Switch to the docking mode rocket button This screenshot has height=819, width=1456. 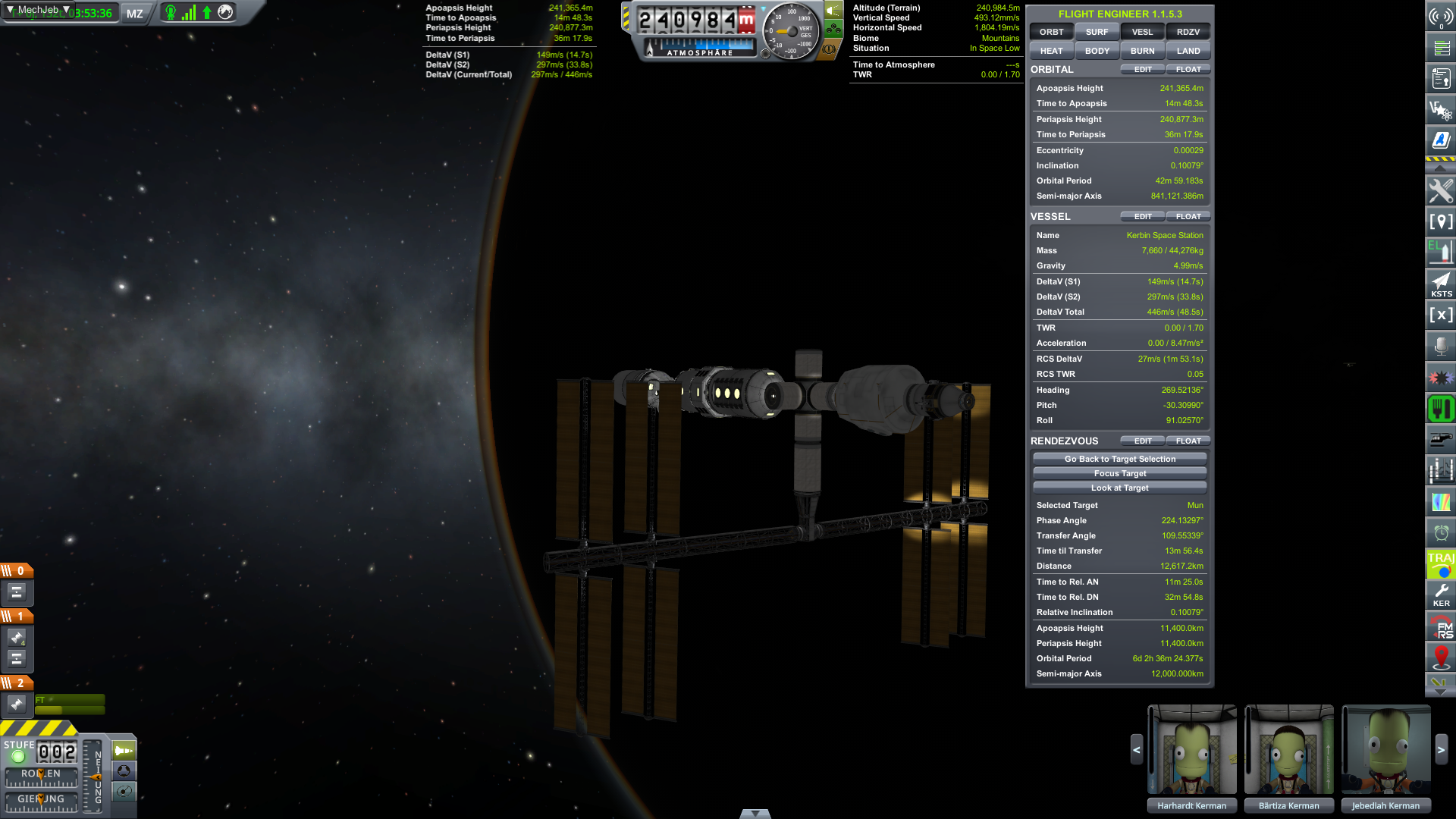(124, 751)
